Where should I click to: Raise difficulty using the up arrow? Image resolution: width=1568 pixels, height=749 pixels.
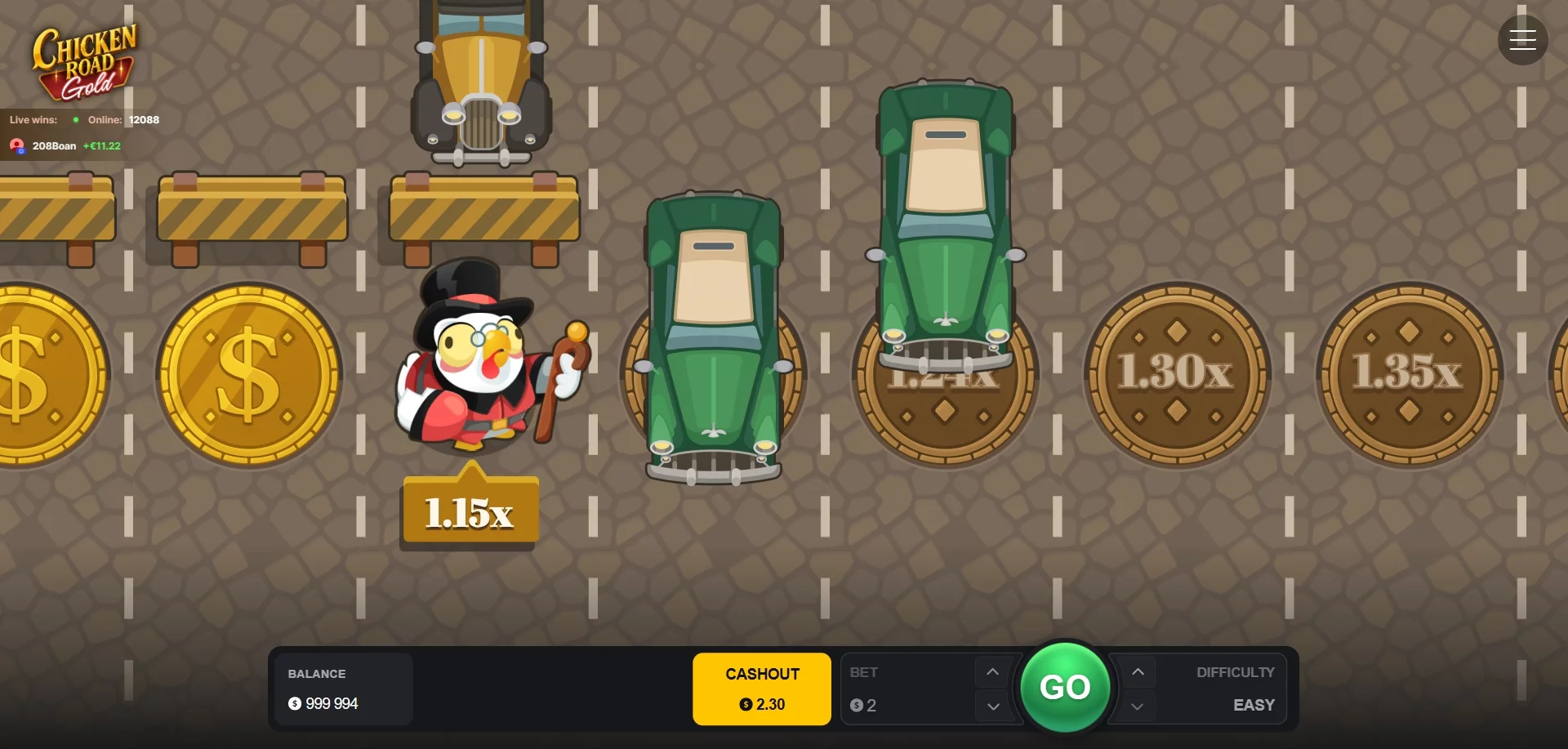[1138, 672]
